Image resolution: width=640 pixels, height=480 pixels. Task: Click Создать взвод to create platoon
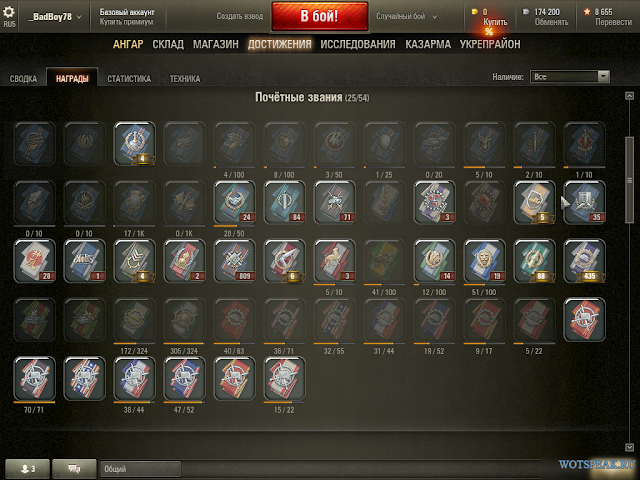tap(239, 17)
